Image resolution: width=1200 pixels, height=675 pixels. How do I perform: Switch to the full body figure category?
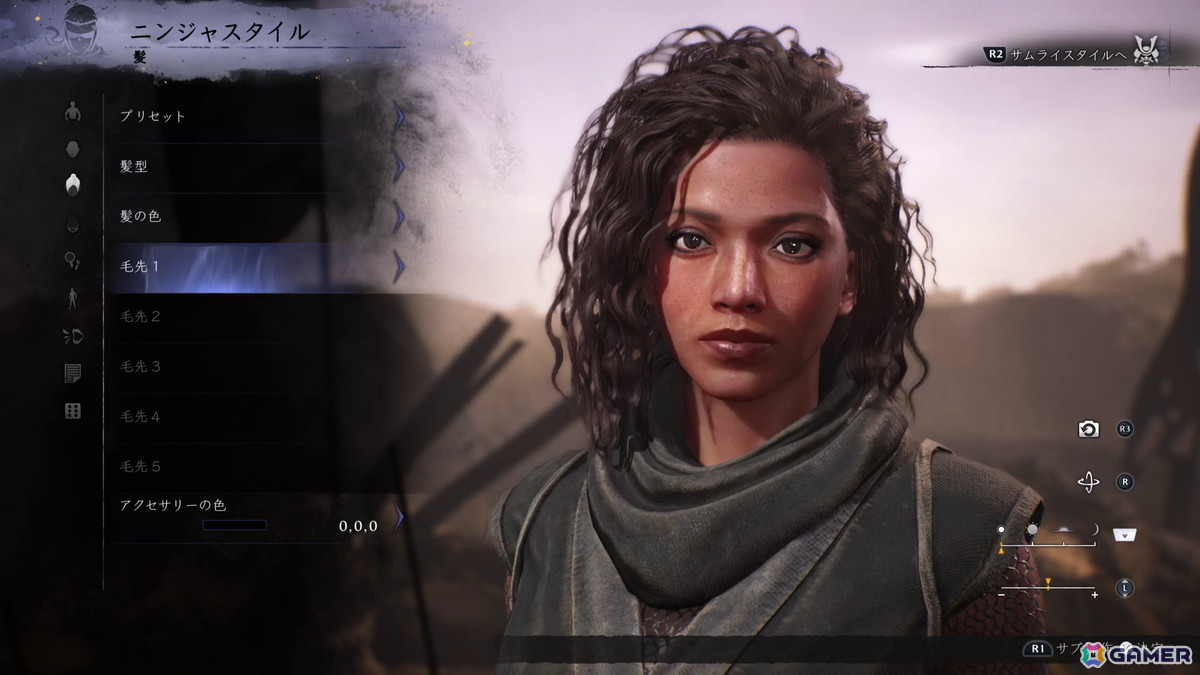tap(72, 298)
